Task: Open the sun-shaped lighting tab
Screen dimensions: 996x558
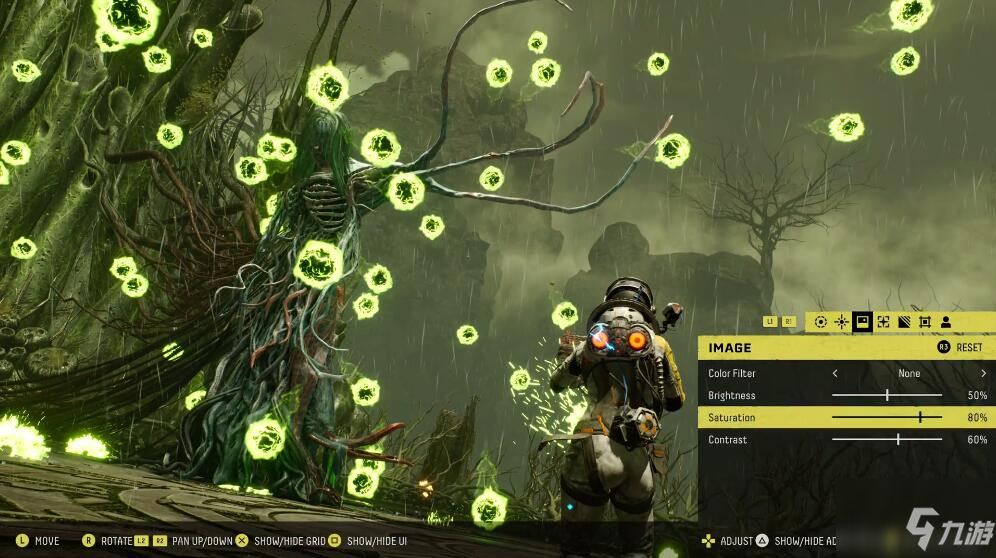Action: [841, 322]
